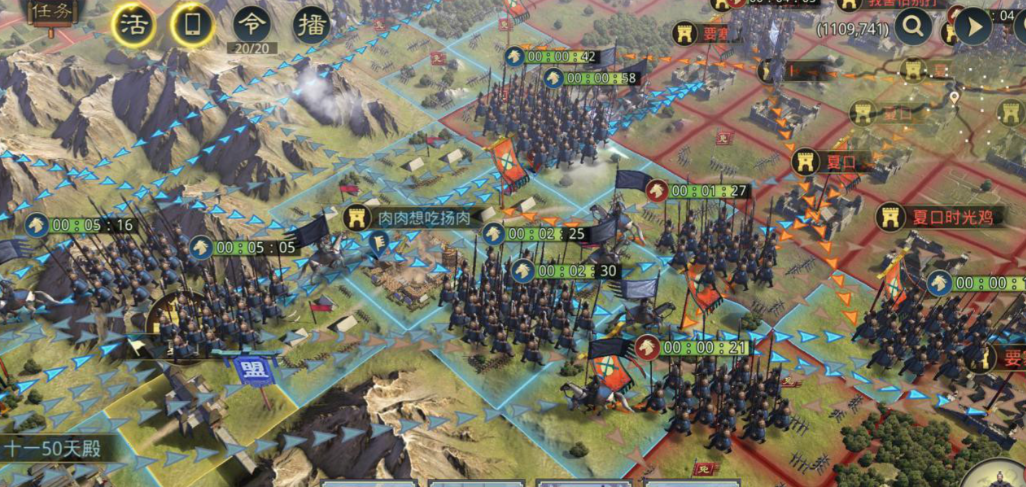The width and height of the screenshot is (1026, 487).
Task: Open the phone icon menu
Action: pyautogui.click(x=192, y=25)
